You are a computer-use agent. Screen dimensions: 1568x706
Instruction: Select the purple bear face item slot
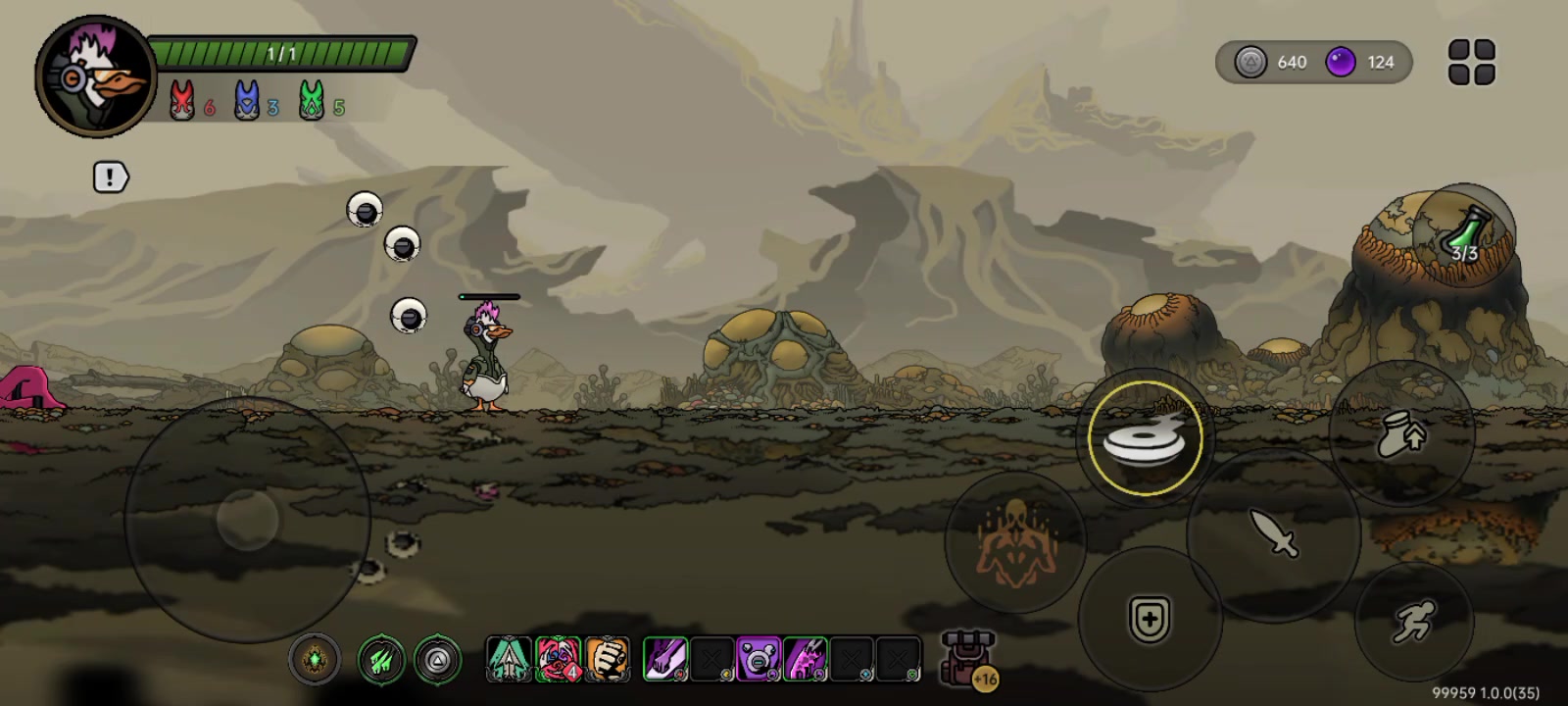point(758,659)
